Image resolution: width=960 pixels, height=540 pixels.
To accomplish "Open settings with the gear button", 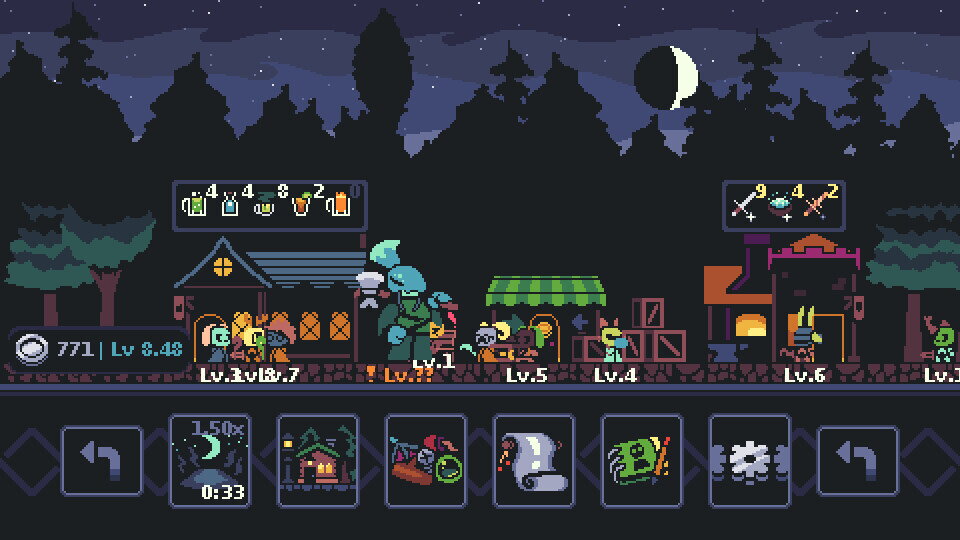I will (750, 461).
